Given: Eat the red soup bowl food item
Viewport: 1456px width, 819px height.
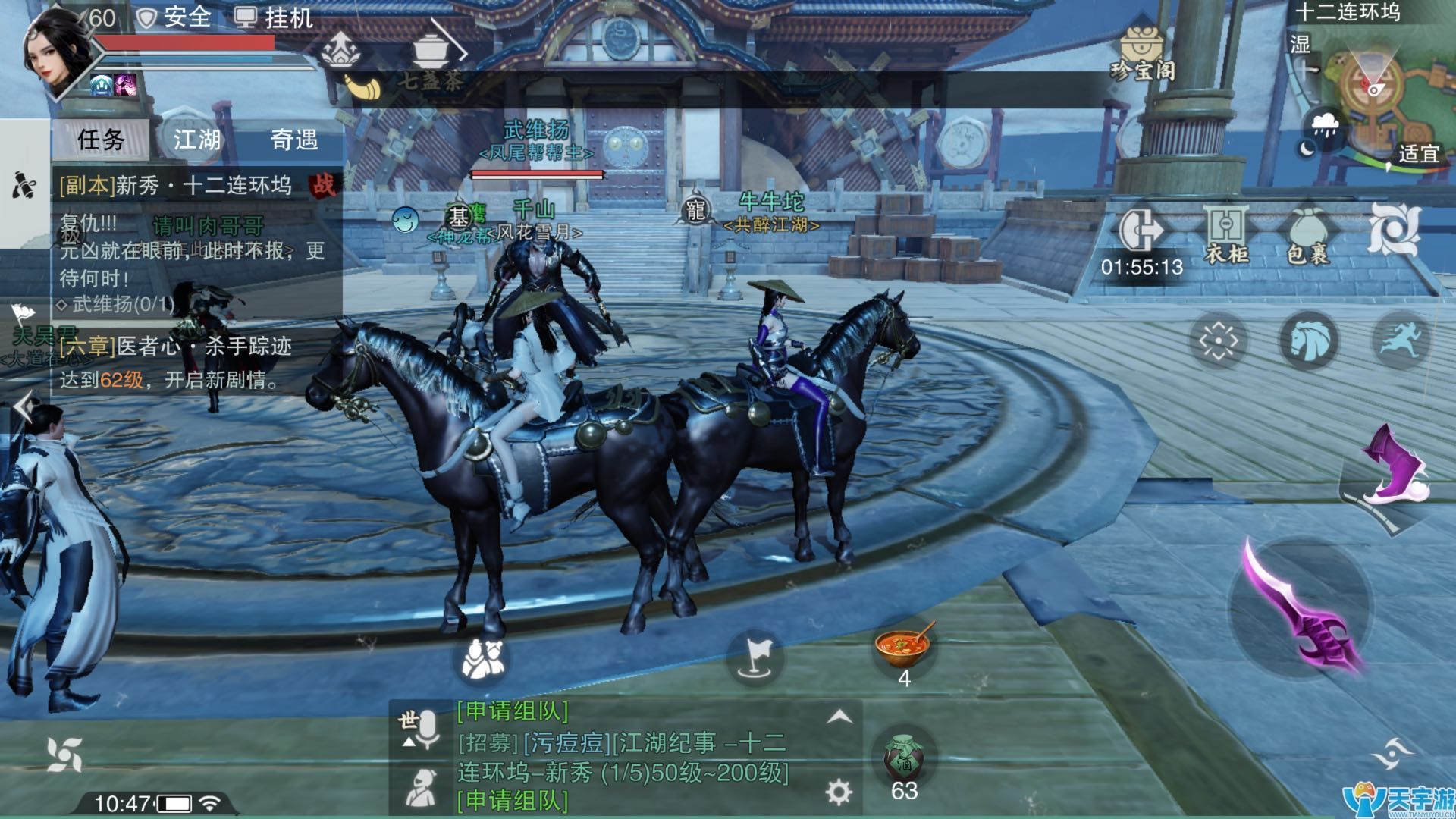Looking at the screenshot, I should tap(903, 646).
